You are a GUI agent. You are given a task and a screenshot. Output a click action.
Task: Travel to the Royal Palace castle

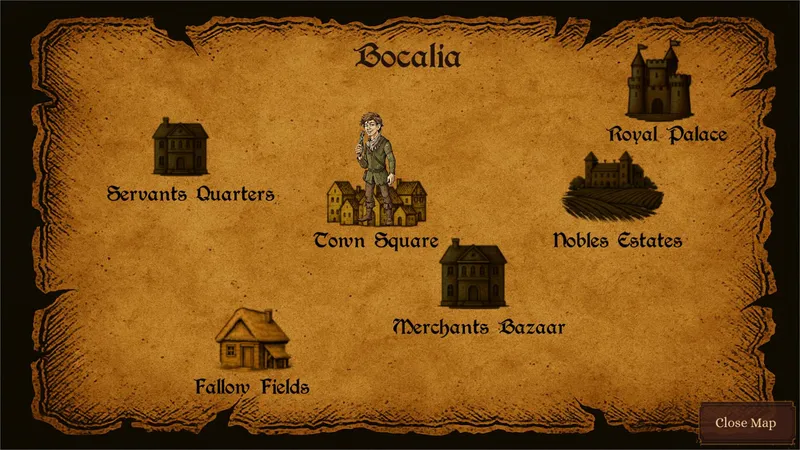[658, 86]
